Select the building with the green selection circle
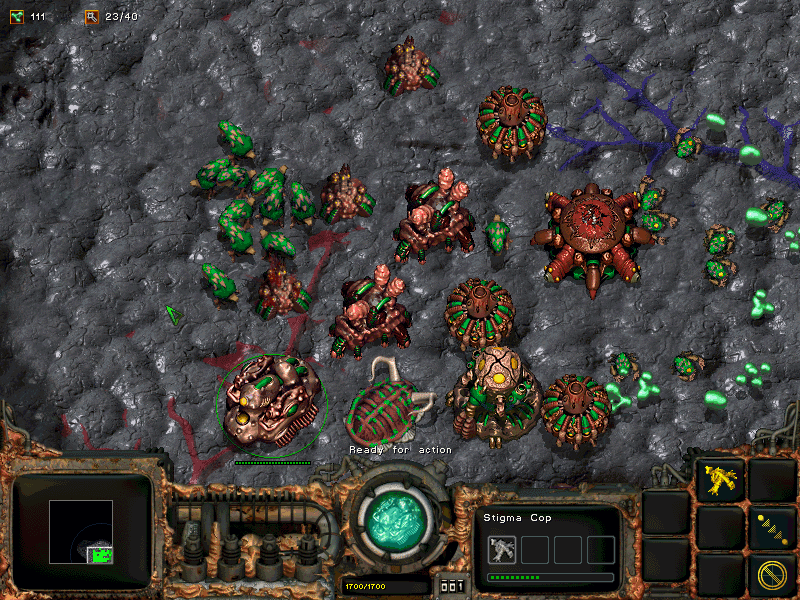 [x=270, y=402]
